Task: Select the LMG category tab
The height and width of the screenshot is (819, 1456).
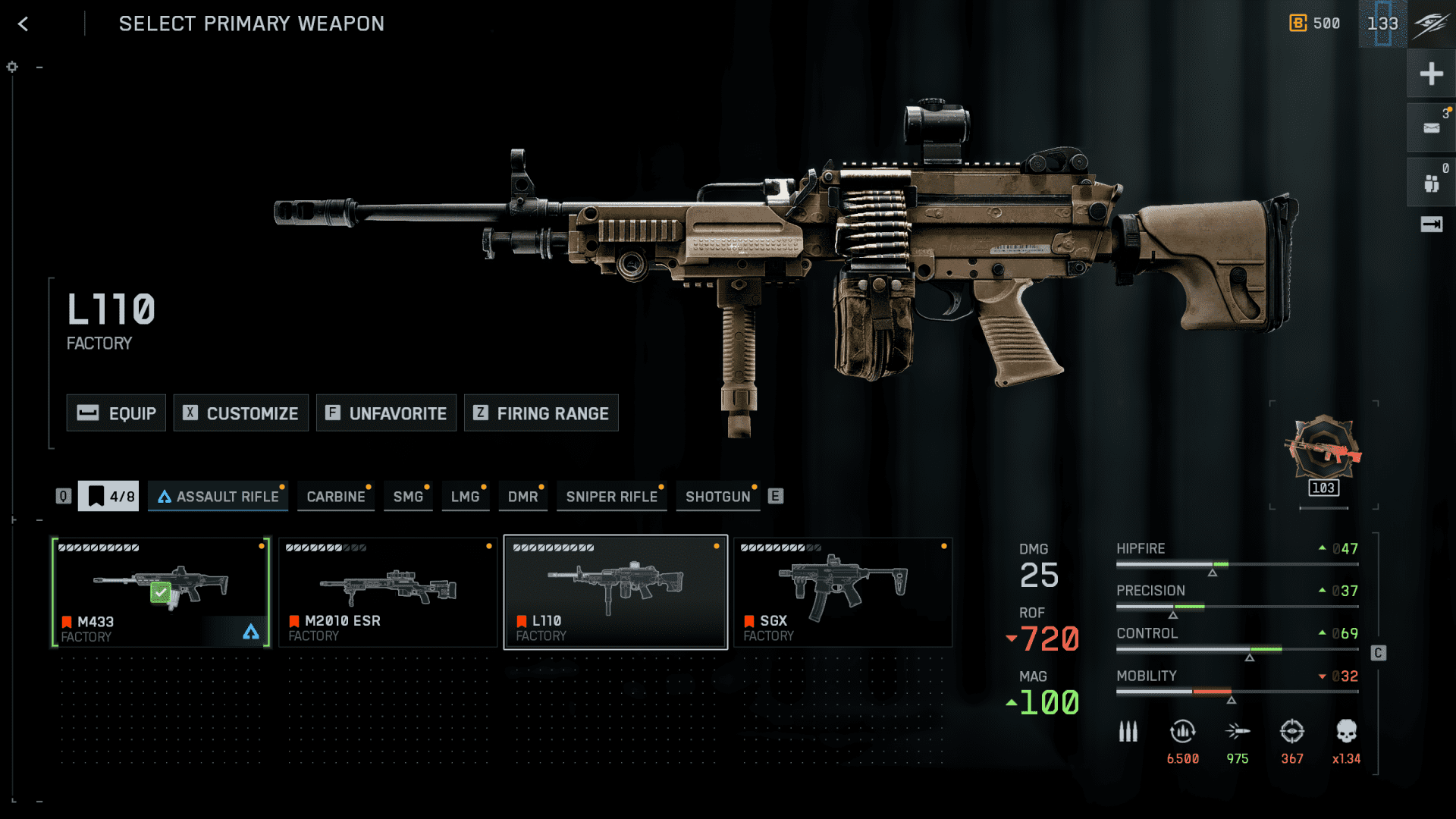Action: pyautogui.click(x=465, y=497)
